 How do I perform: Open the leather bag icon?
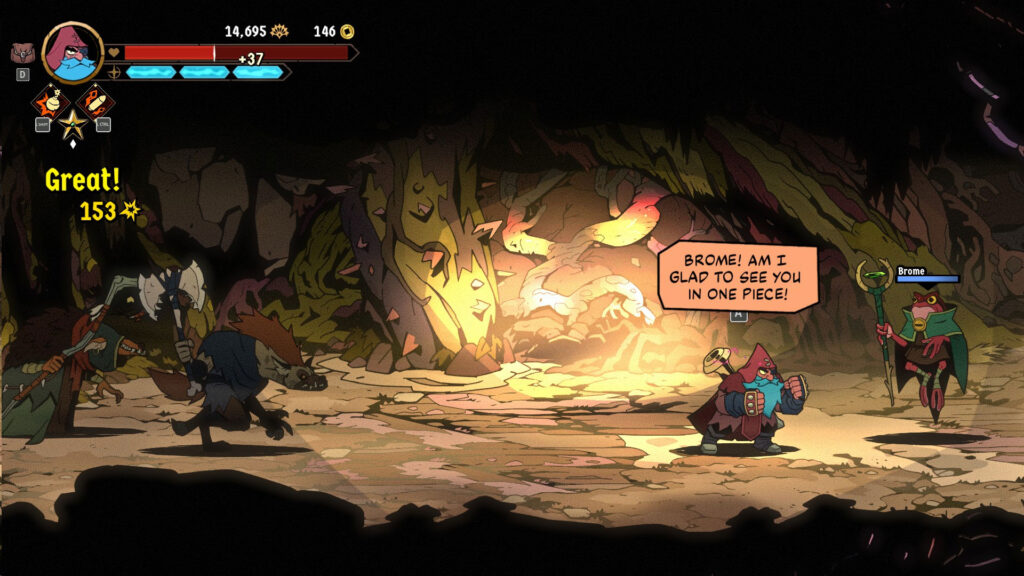click(21, 53)
